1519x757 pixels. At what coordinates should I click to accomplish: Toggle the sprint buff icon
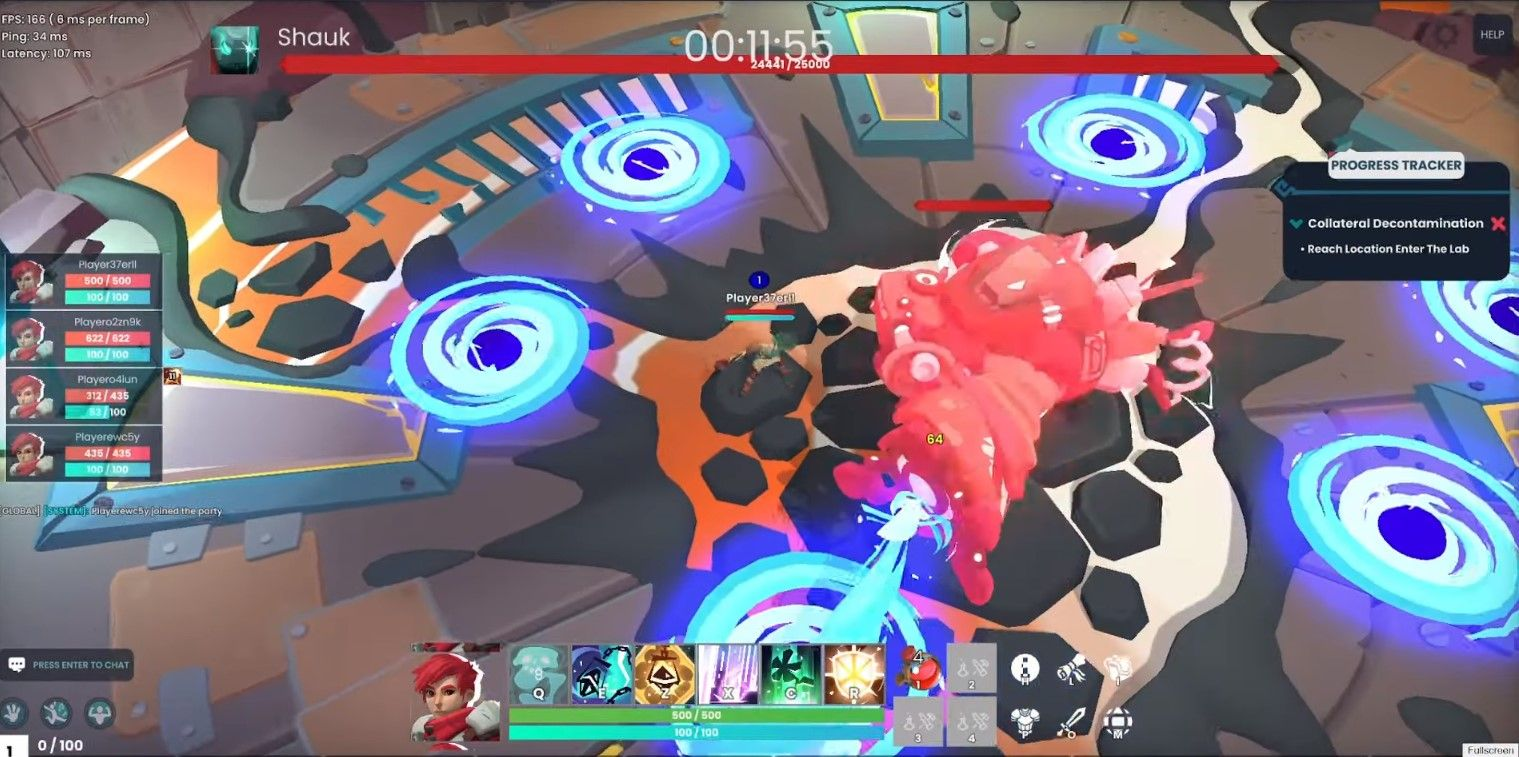56,713
